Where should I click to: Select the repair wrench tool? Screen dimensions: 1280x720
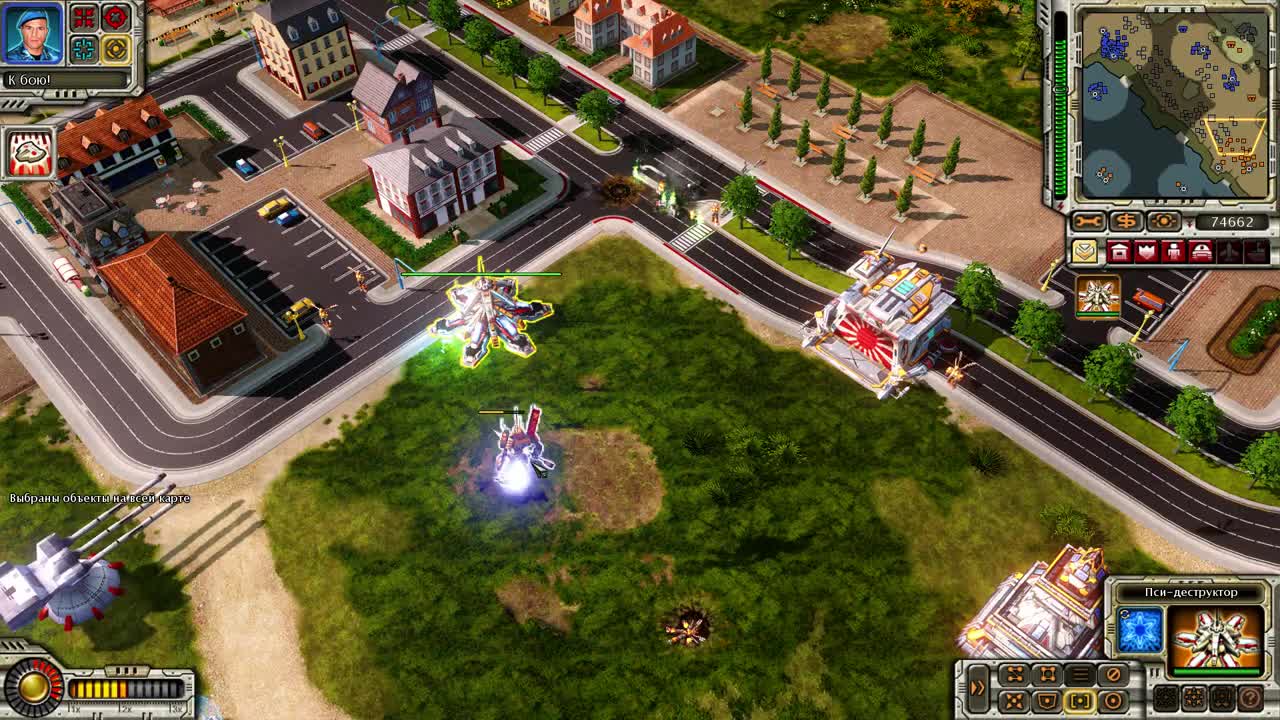click(1089, 221)
